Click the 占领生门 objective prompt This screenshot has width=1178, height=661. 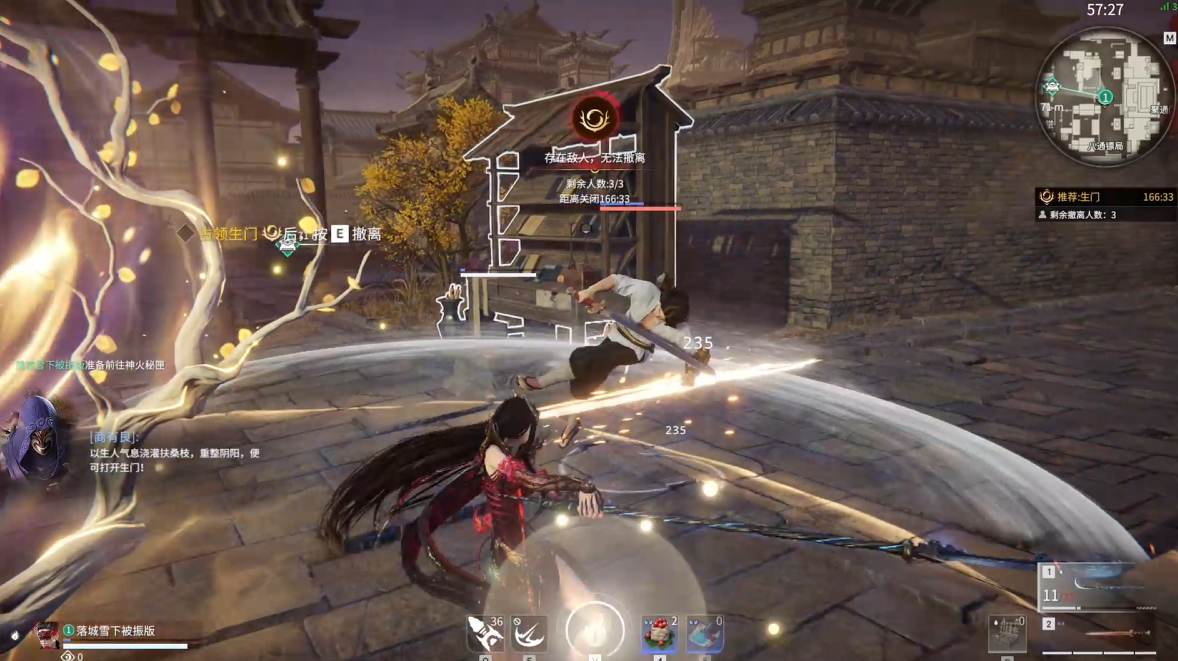227,234
